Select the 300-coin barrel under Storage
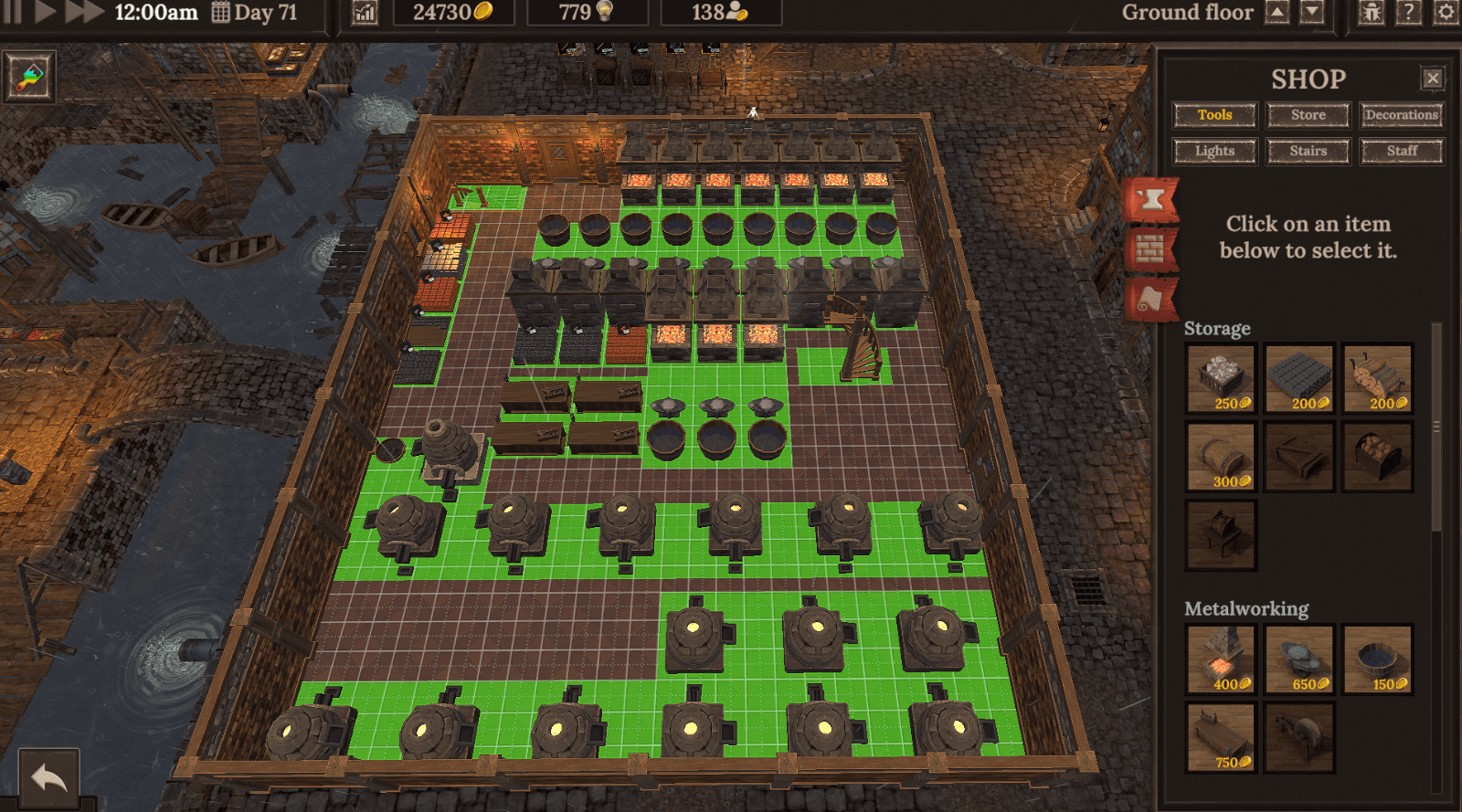The width and height of the screenshot is (1462, 812). point(1219,457)
